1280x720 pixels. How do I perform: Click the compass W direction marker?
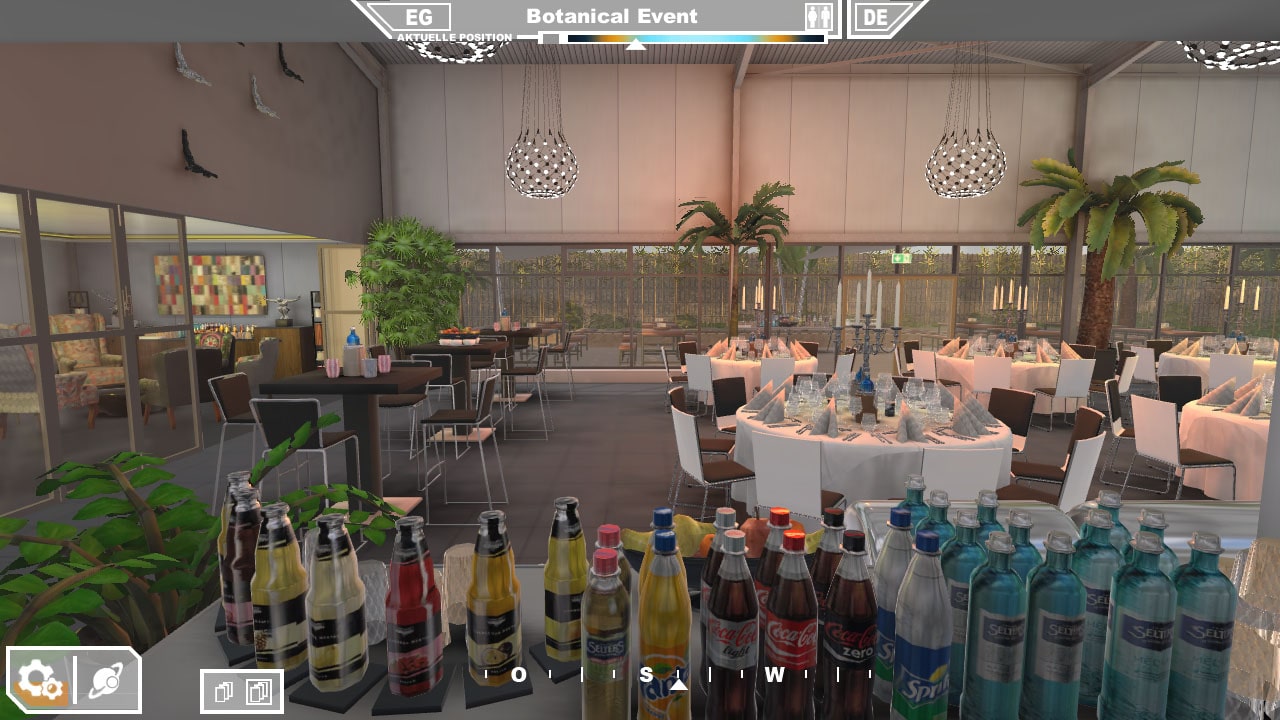(774, 675)
